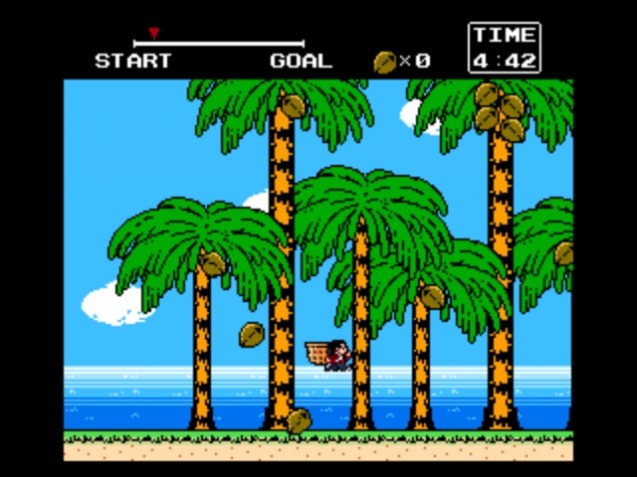Click the coconut icon in the HUD
Screen dimensions: 637x477
(384, 62)
